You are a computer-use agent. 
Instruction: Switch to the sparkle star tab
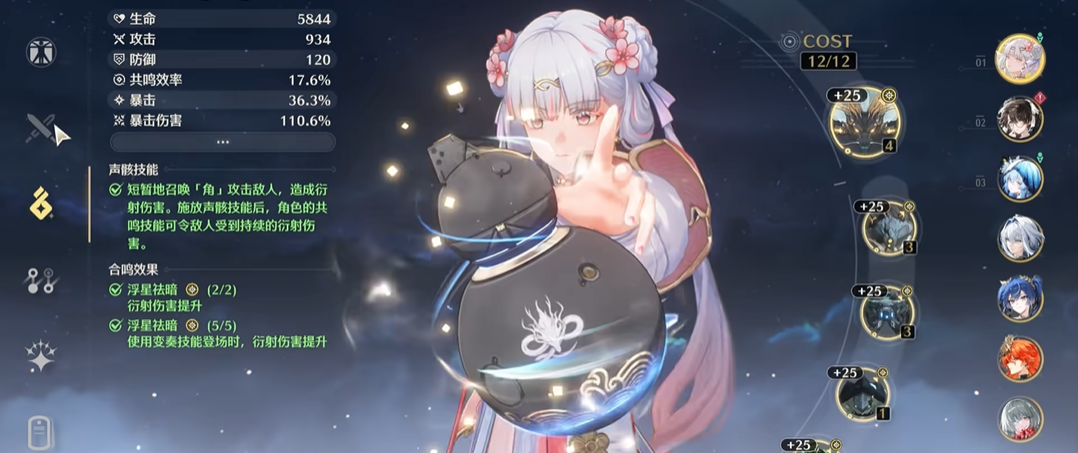click(41, 356)
